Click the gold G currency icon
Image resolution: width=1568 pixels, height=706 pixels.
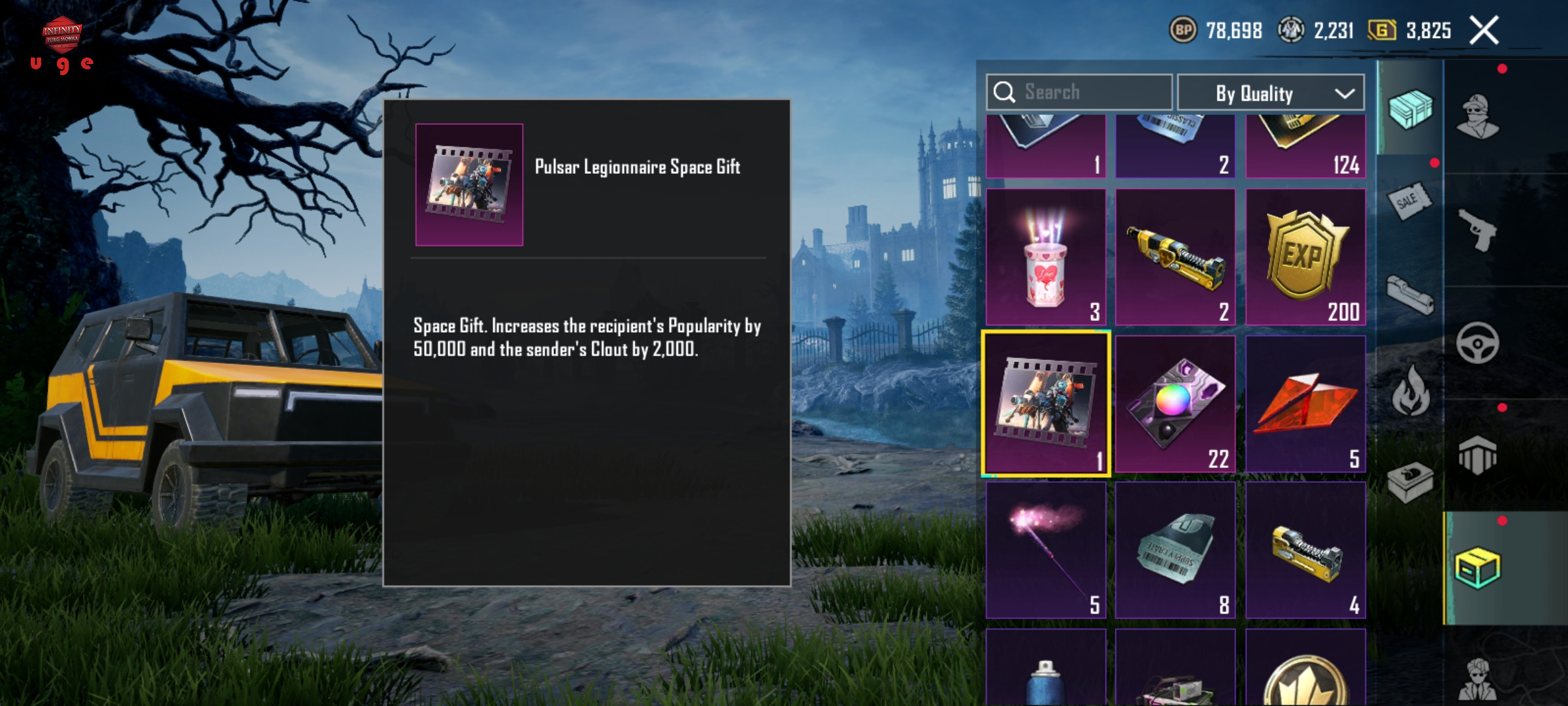point(1382,30)
